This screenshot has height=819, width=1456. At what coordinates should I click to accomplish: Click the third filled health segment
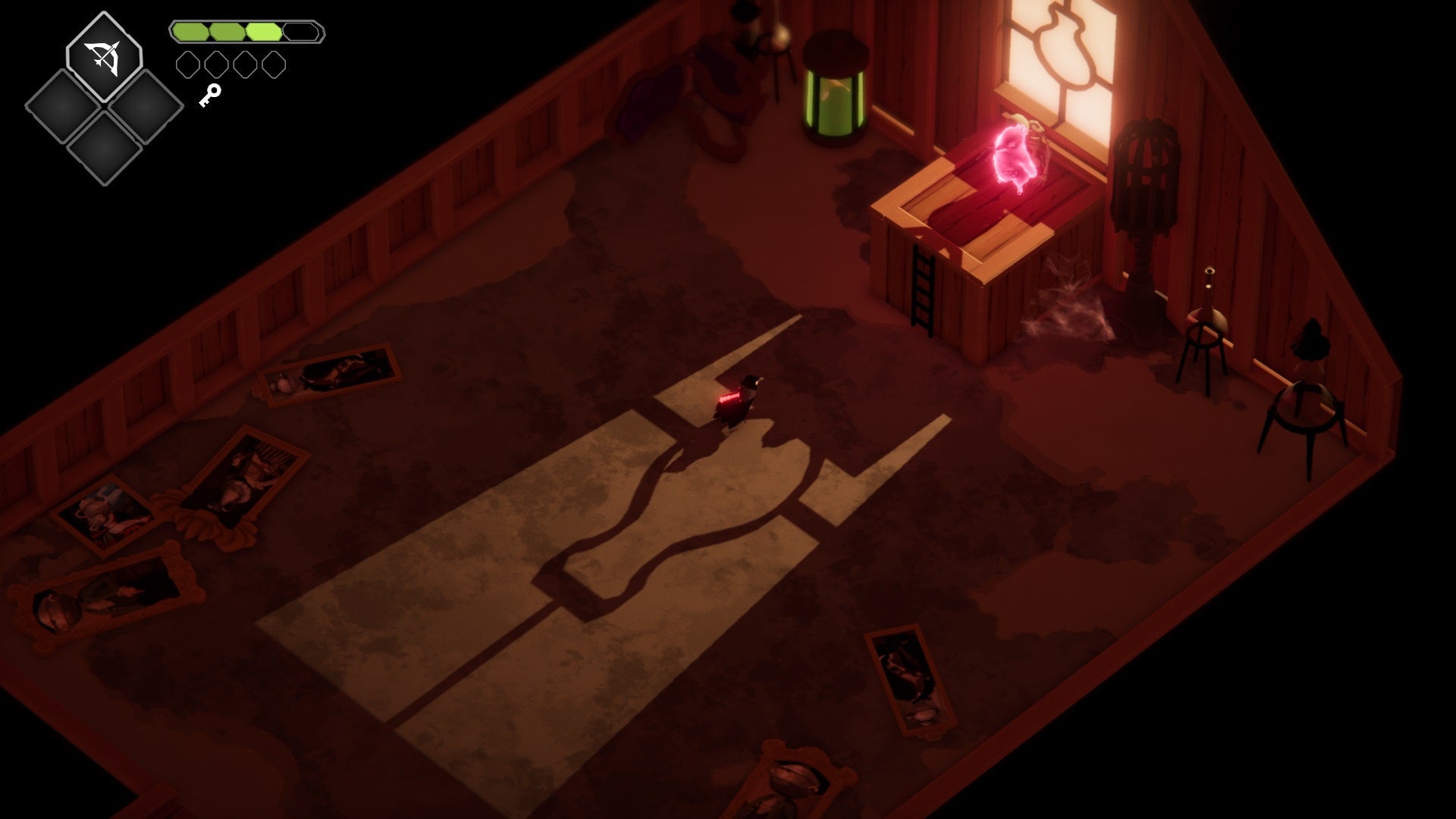click(x=262, y=32)
